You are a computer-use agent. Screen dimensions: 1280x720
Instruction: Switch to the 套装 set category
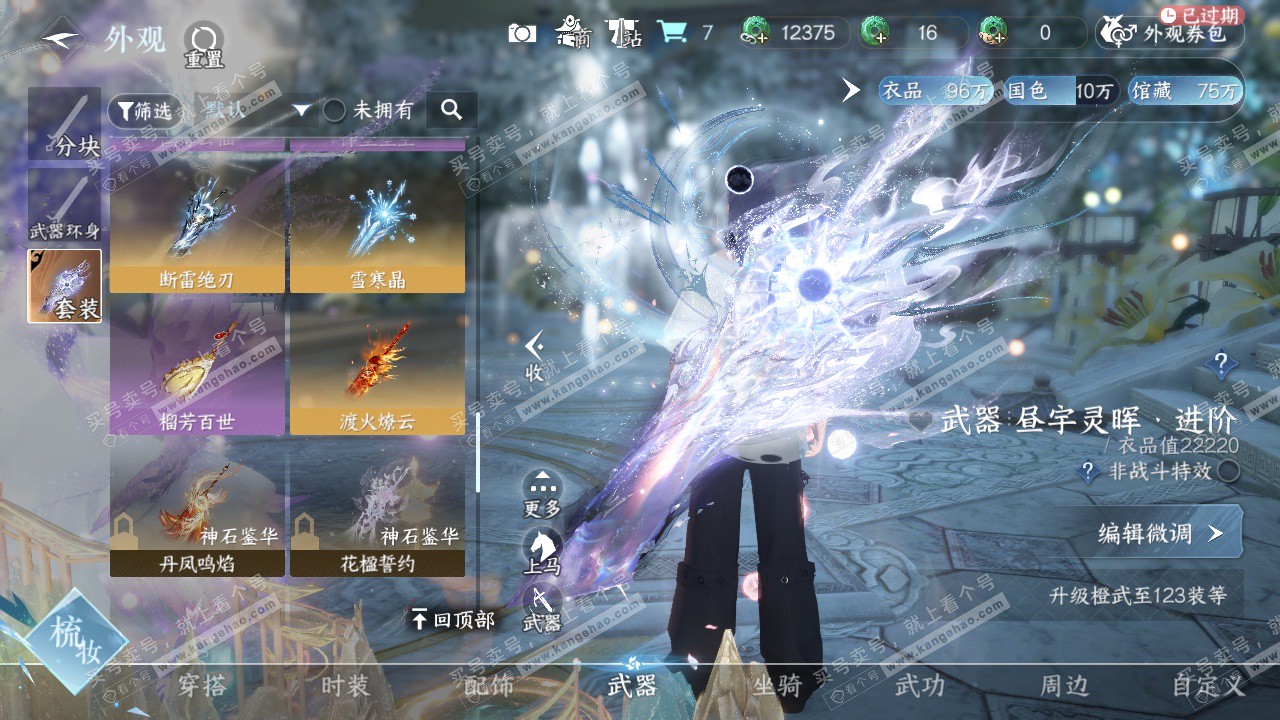click(64, 286)
